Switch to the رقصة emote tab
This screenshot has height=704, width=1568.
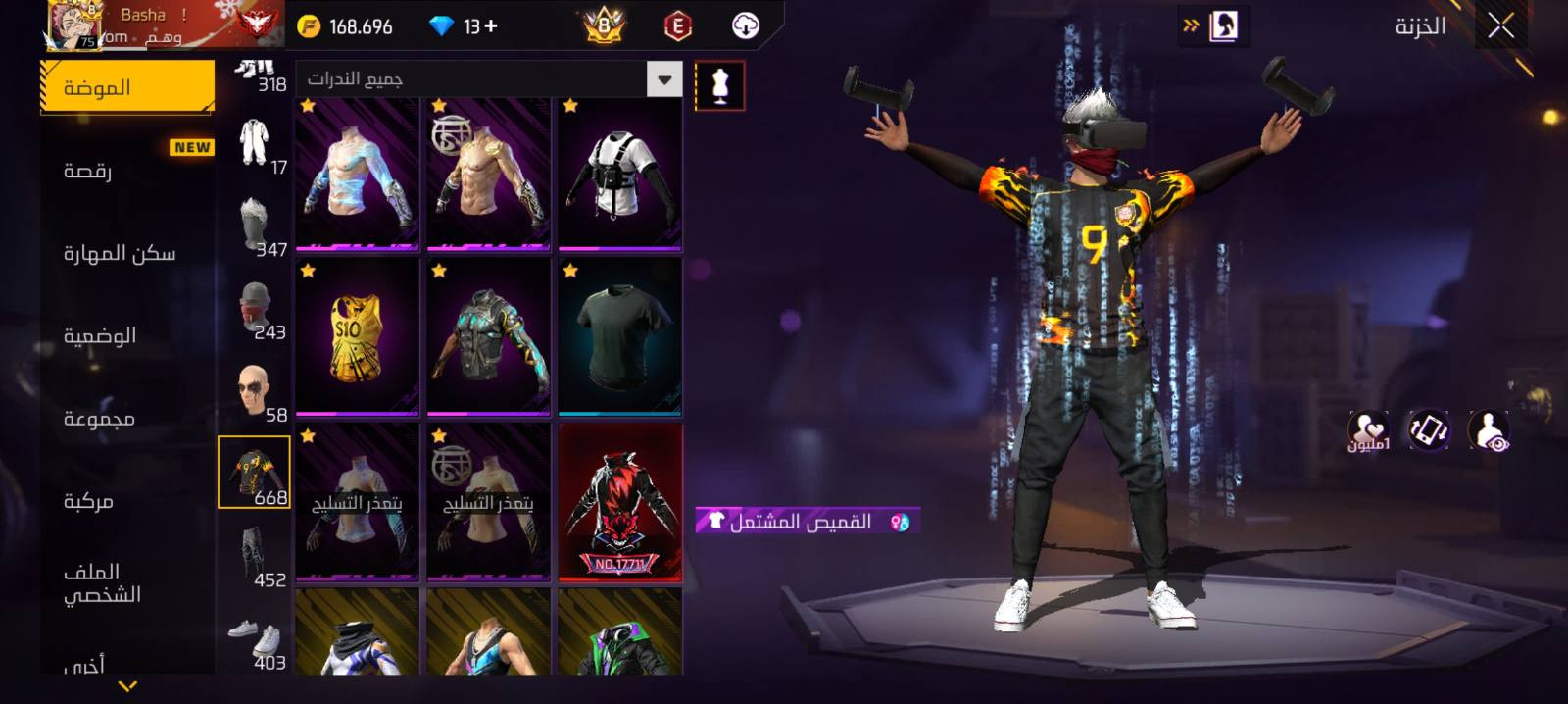point(88,171)
